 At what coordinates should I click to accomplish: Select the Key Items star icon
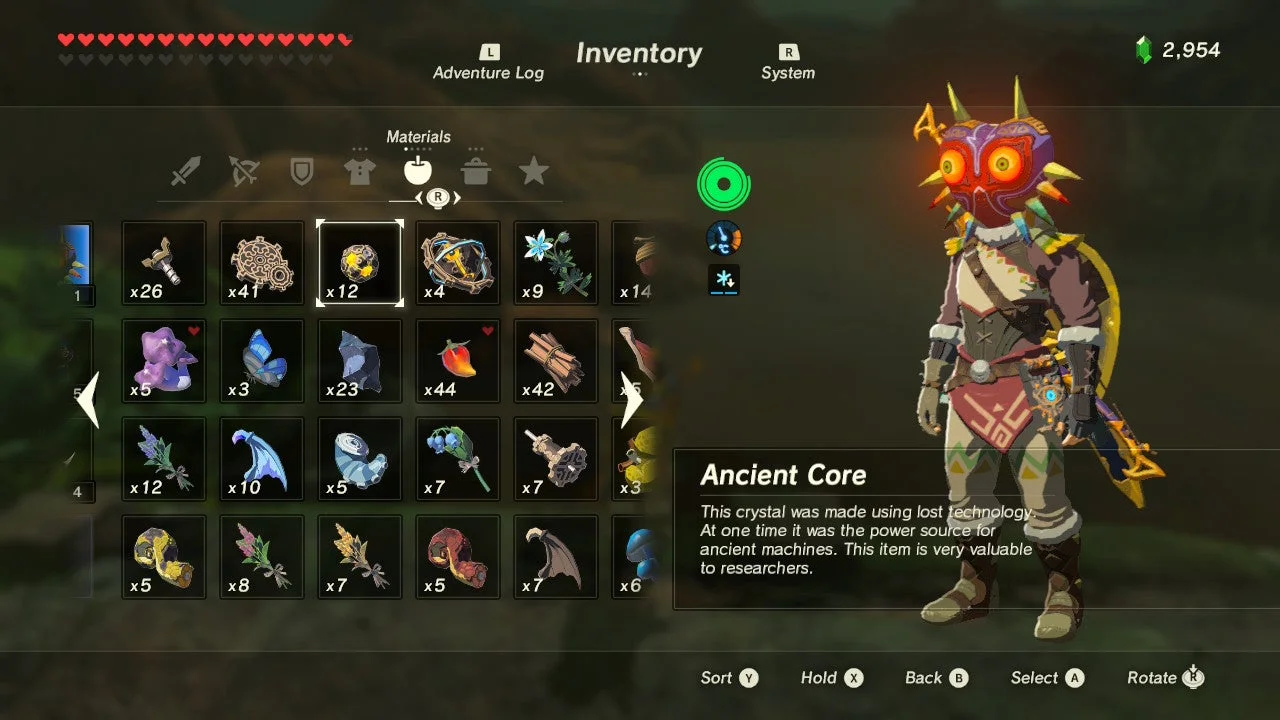[x=535, y=171]
